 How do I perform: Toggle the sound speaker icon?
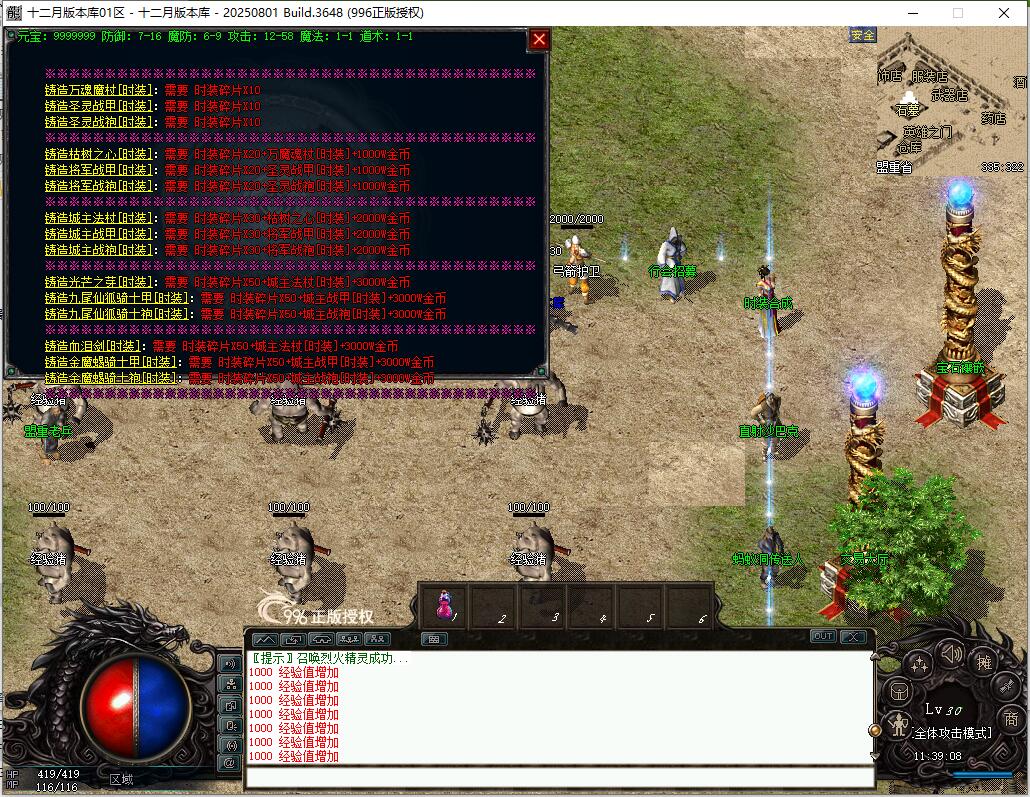click(950, 655)
